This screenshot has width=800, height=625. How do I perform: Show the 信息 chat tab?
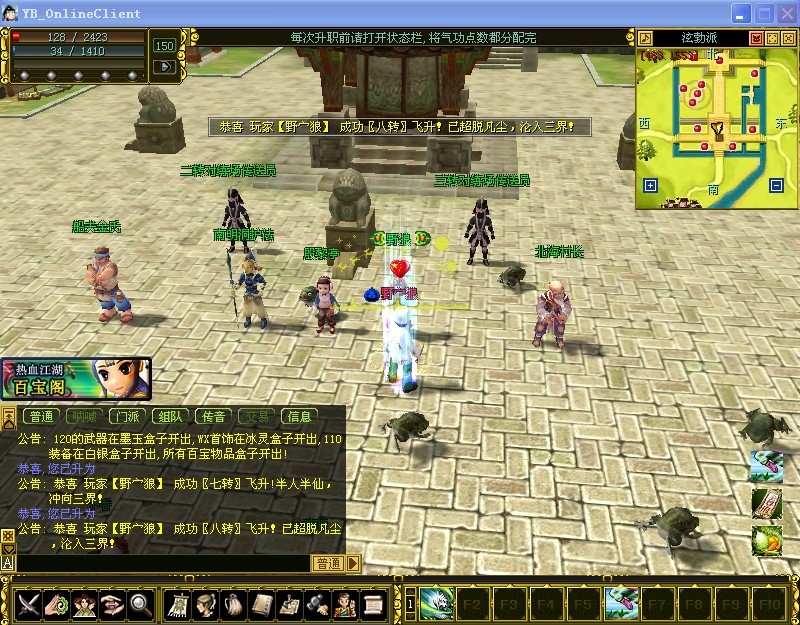pos(299,417)
